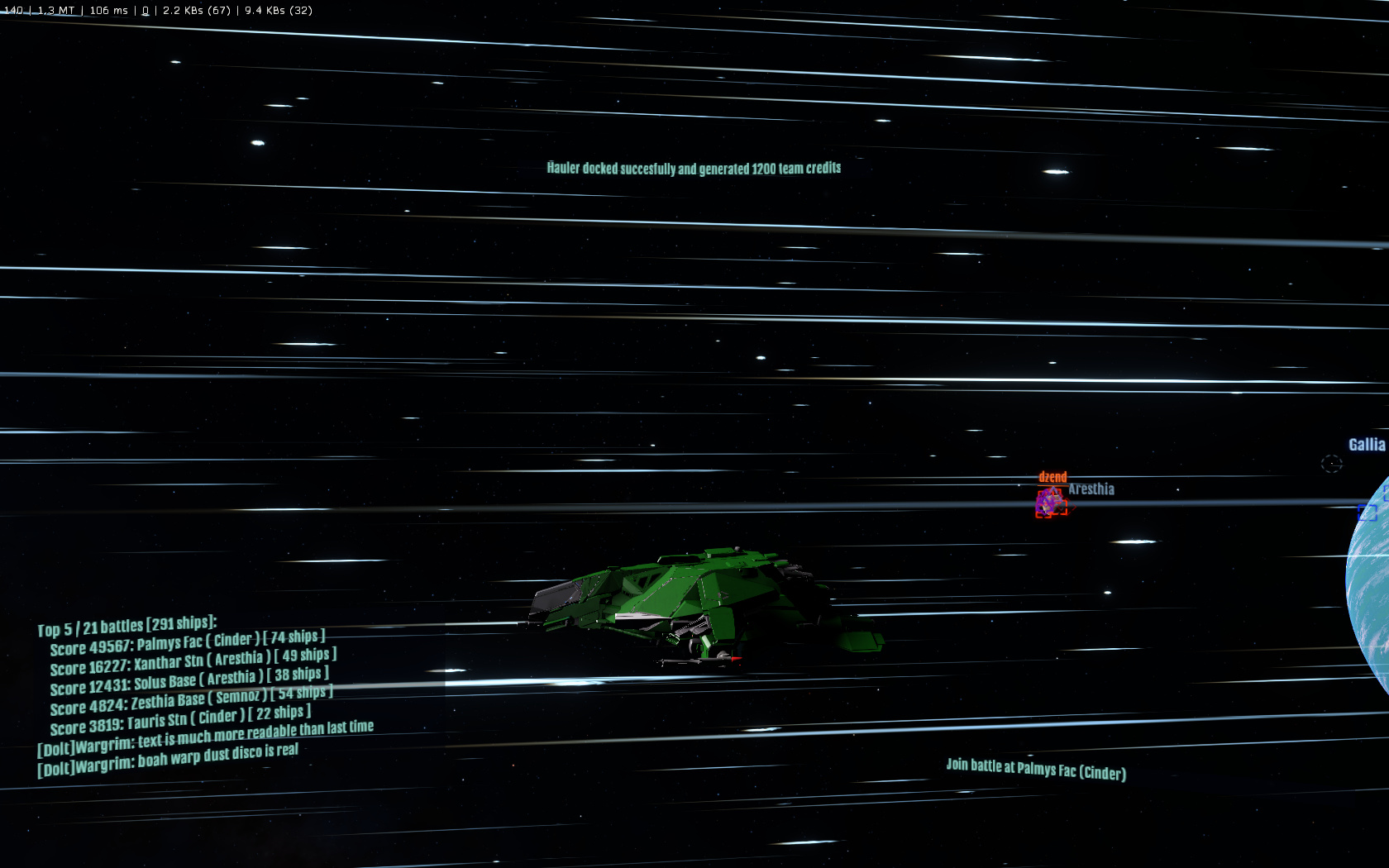
Task: Select the Gallia planet label
Action: point(1366,445)
